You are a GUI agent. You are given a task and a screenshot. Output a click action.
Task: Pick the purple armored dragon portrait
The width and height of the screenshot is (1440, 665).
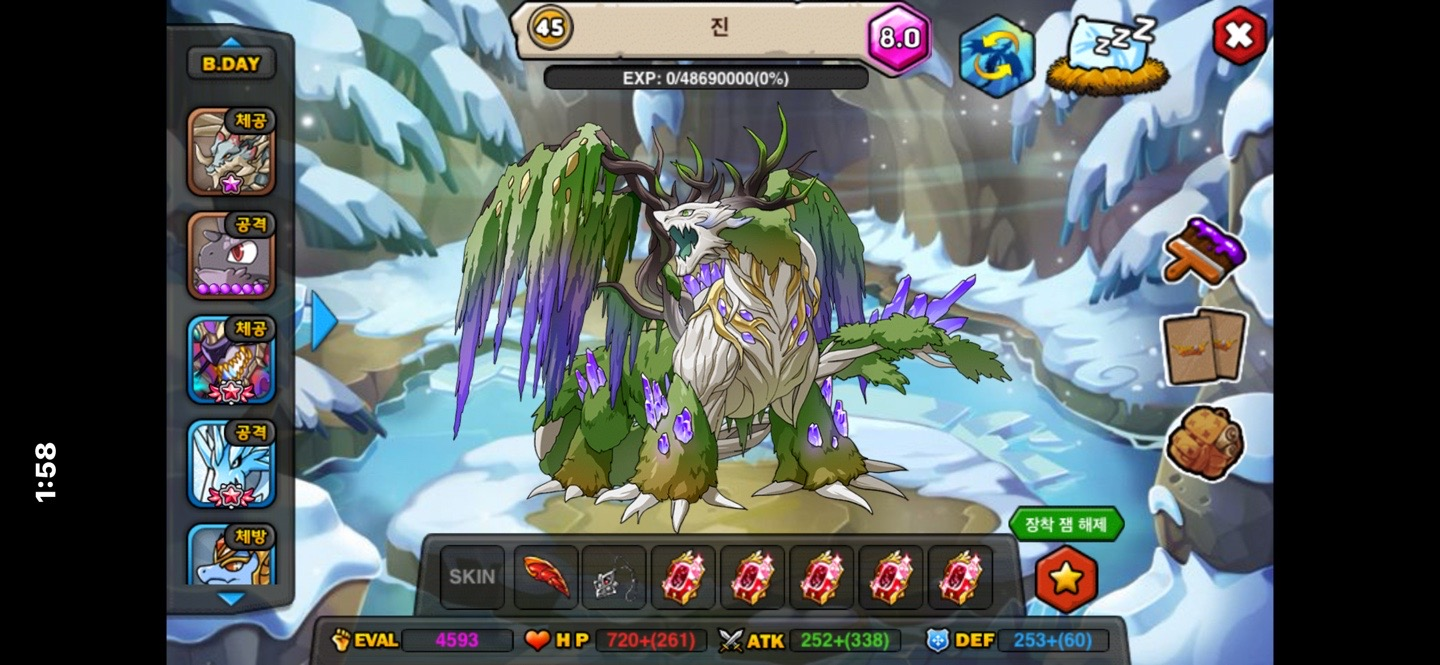coord(231,360)
